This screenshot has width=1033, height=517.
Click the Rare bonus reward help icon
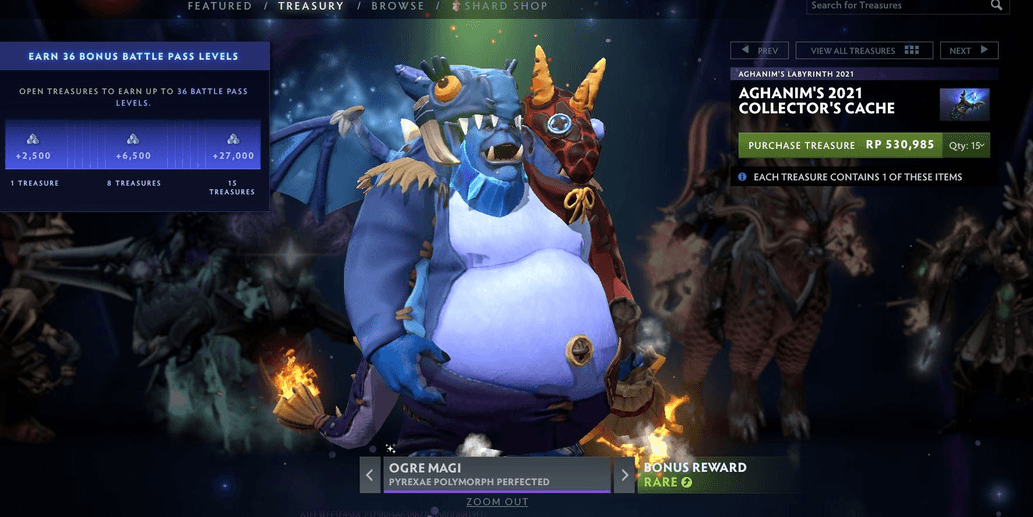(687, 483)
